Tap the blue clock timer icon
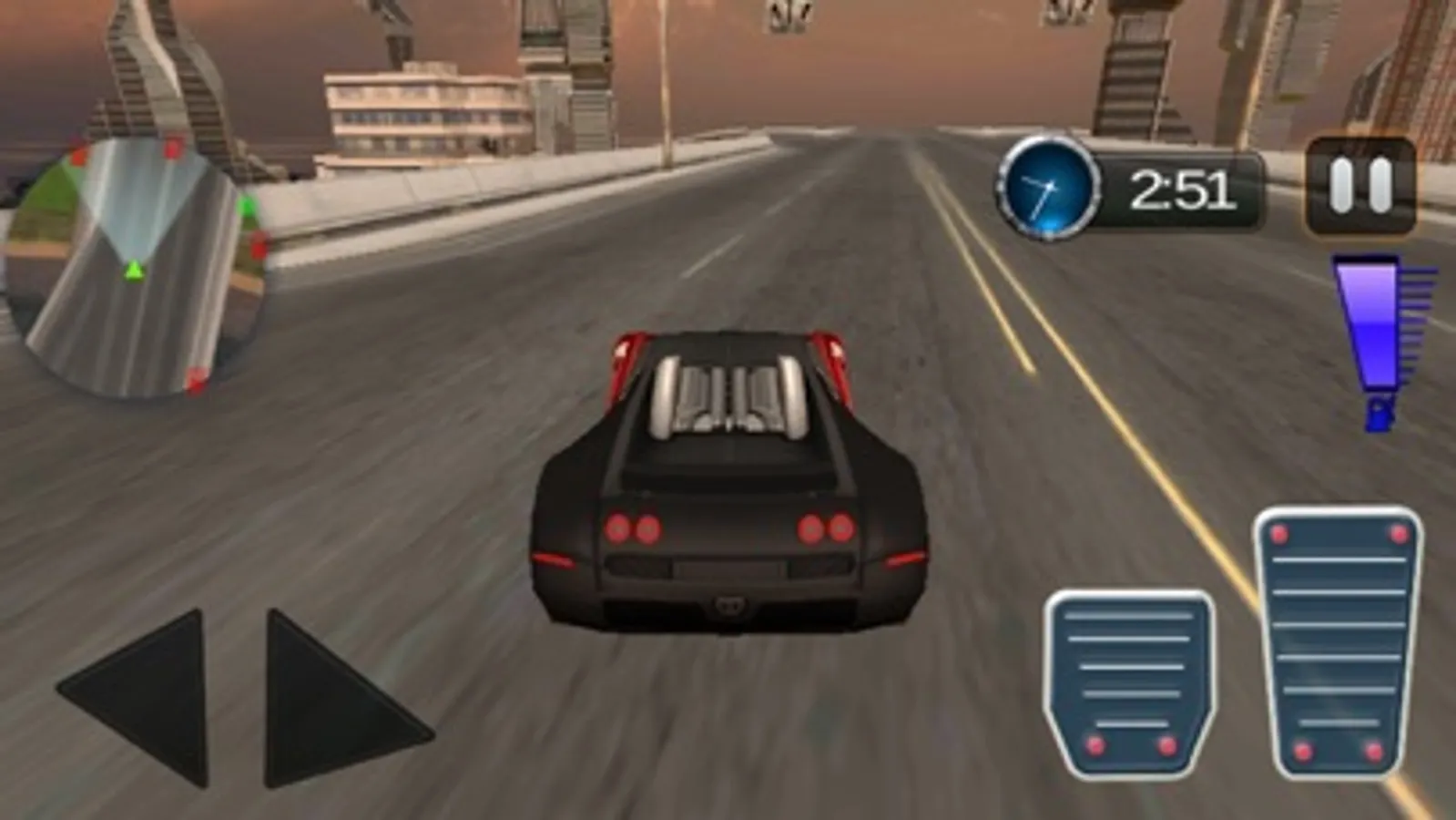 [x=1049, y=187]
